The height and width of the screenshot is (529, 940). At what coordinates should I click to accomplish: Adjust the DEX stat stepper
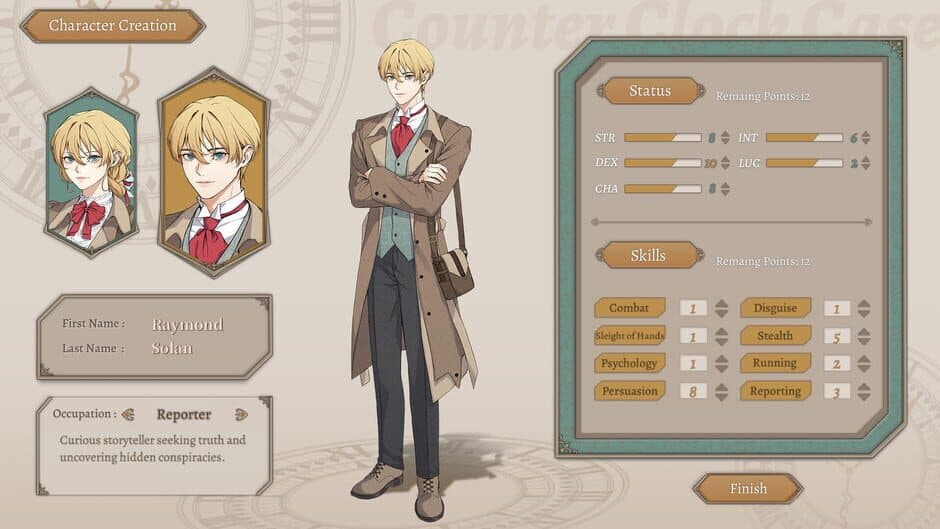[x=726, y=163]
